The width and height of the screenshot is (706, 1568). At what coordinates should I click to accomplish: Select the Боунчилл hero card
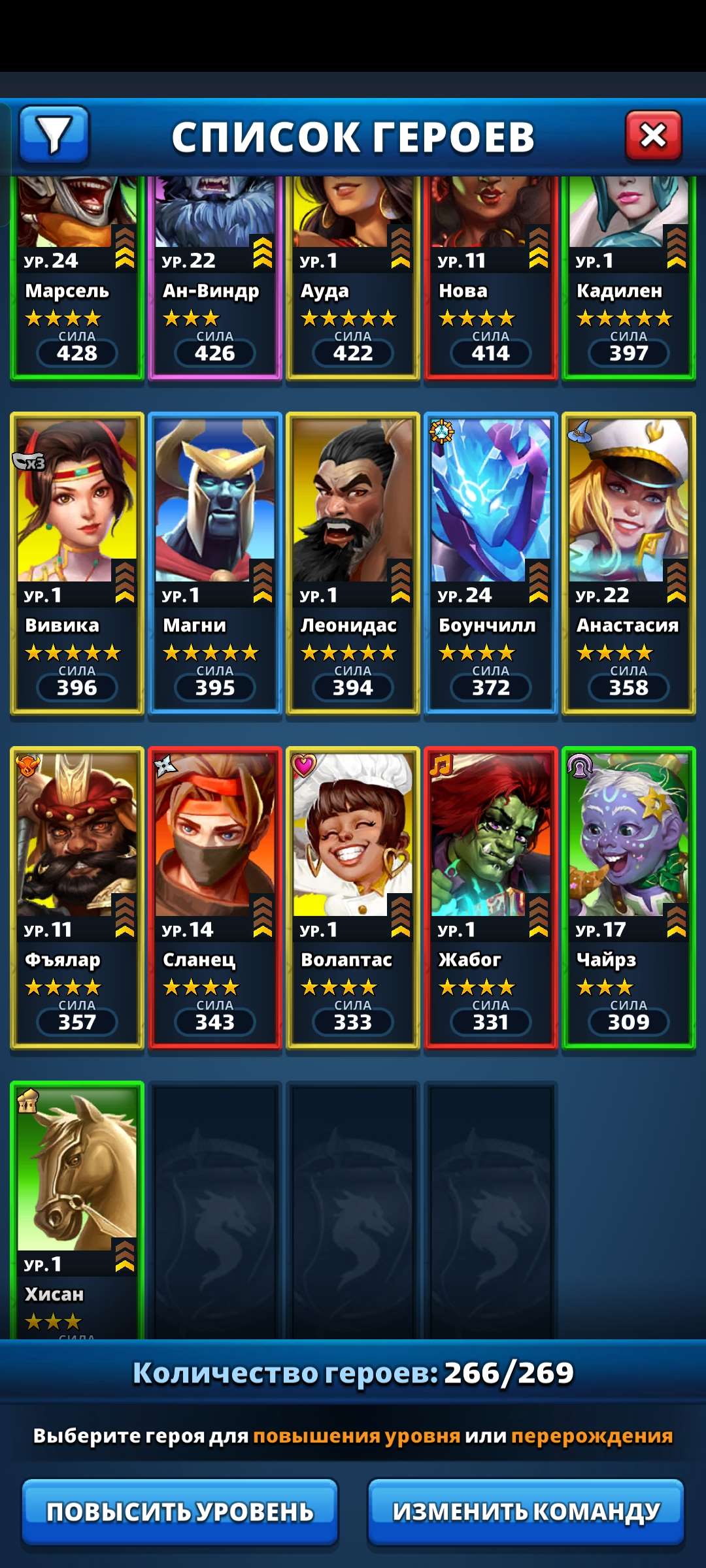[x=491, y=563]
